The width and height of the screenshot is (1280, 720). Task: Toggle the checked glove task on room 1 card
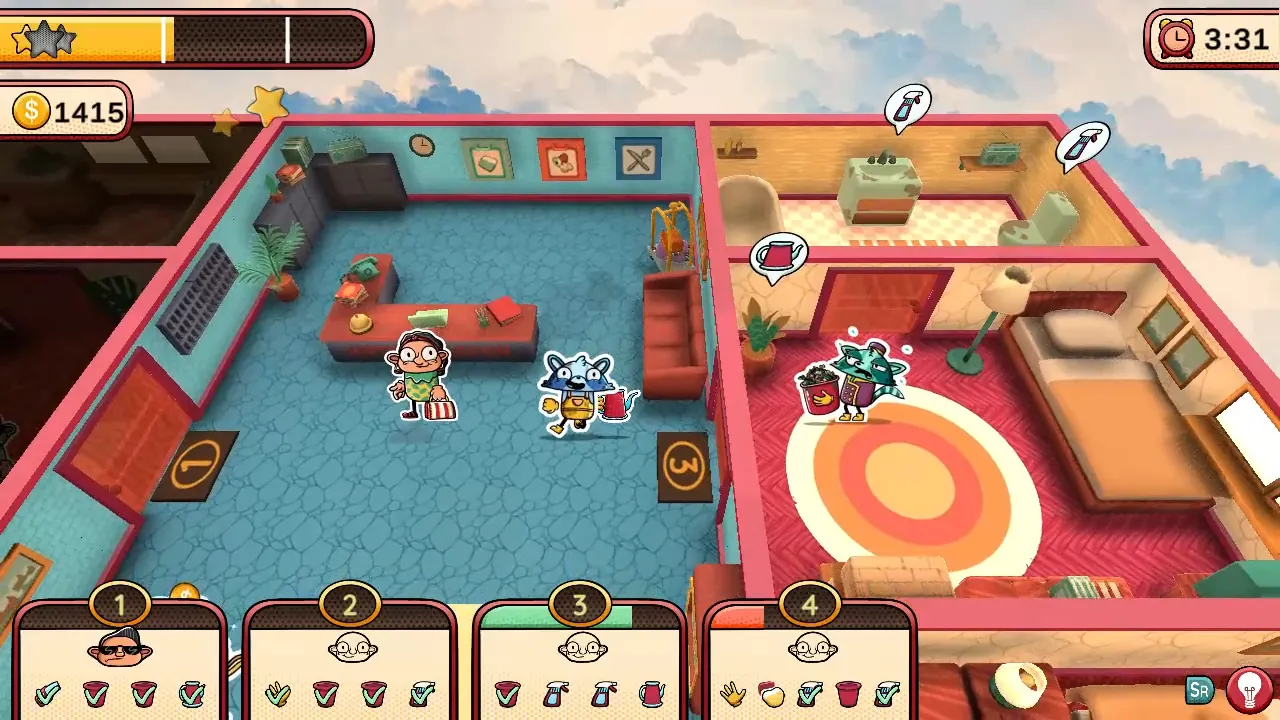(x=45, y=694)
